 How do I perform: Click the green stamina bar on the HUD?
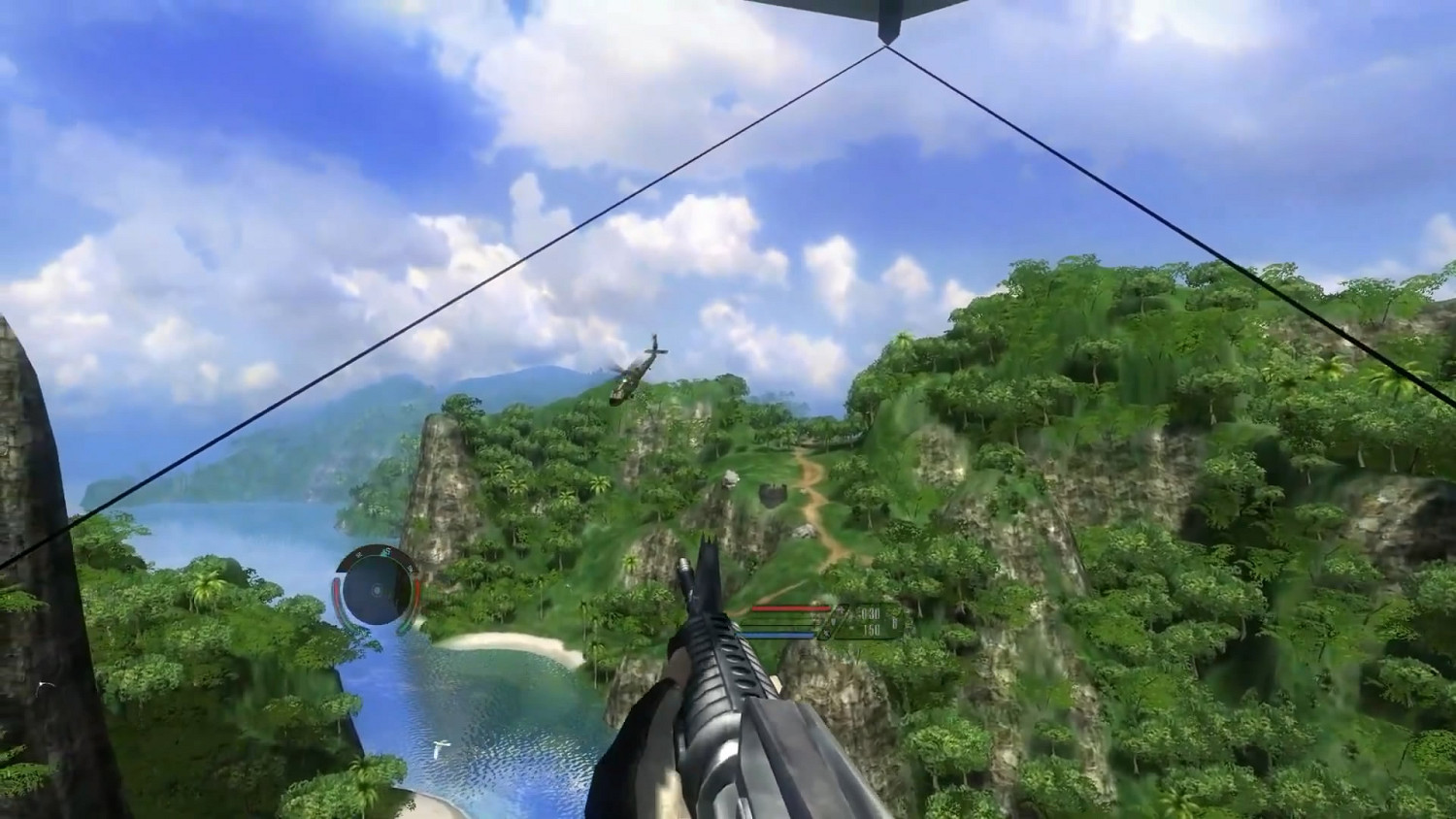point(777,621)
